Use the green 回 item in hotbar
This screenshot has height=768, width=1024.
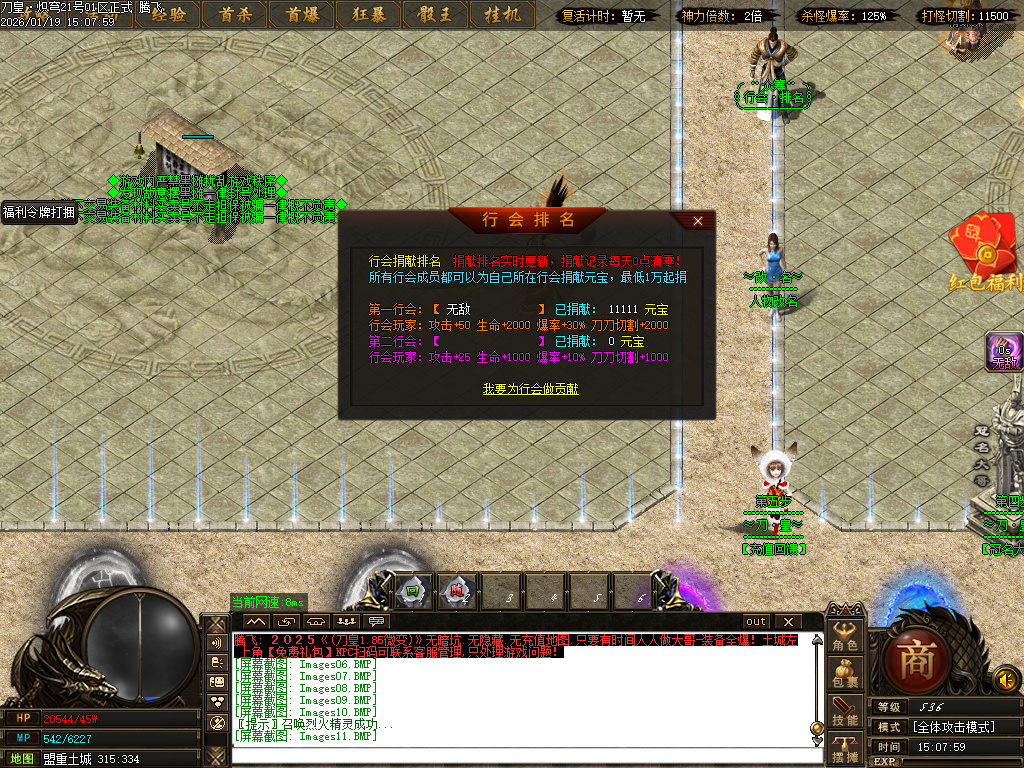click(412, 593)
